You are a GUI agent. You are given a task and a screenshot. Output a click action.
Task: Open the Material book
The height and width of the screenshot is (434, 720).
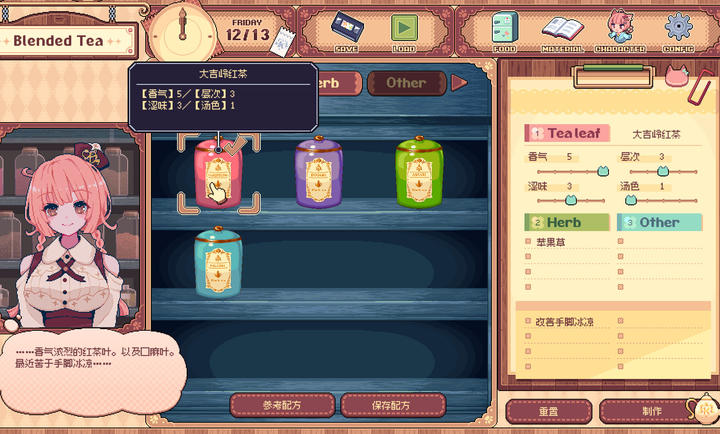pos(562,30)
